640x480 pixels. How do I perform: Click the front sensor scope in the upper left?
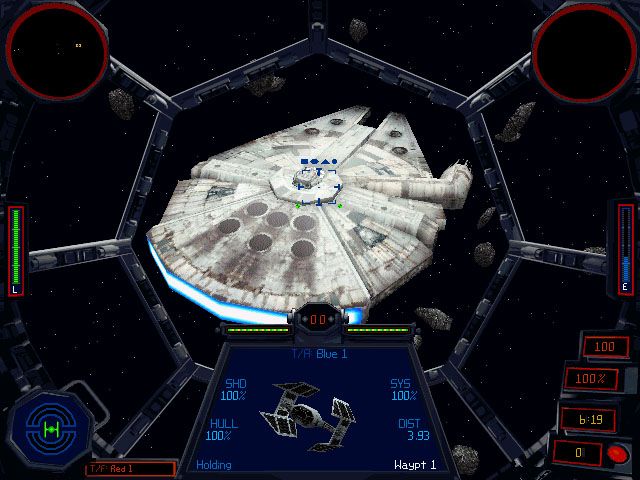[x=57, y=47]
